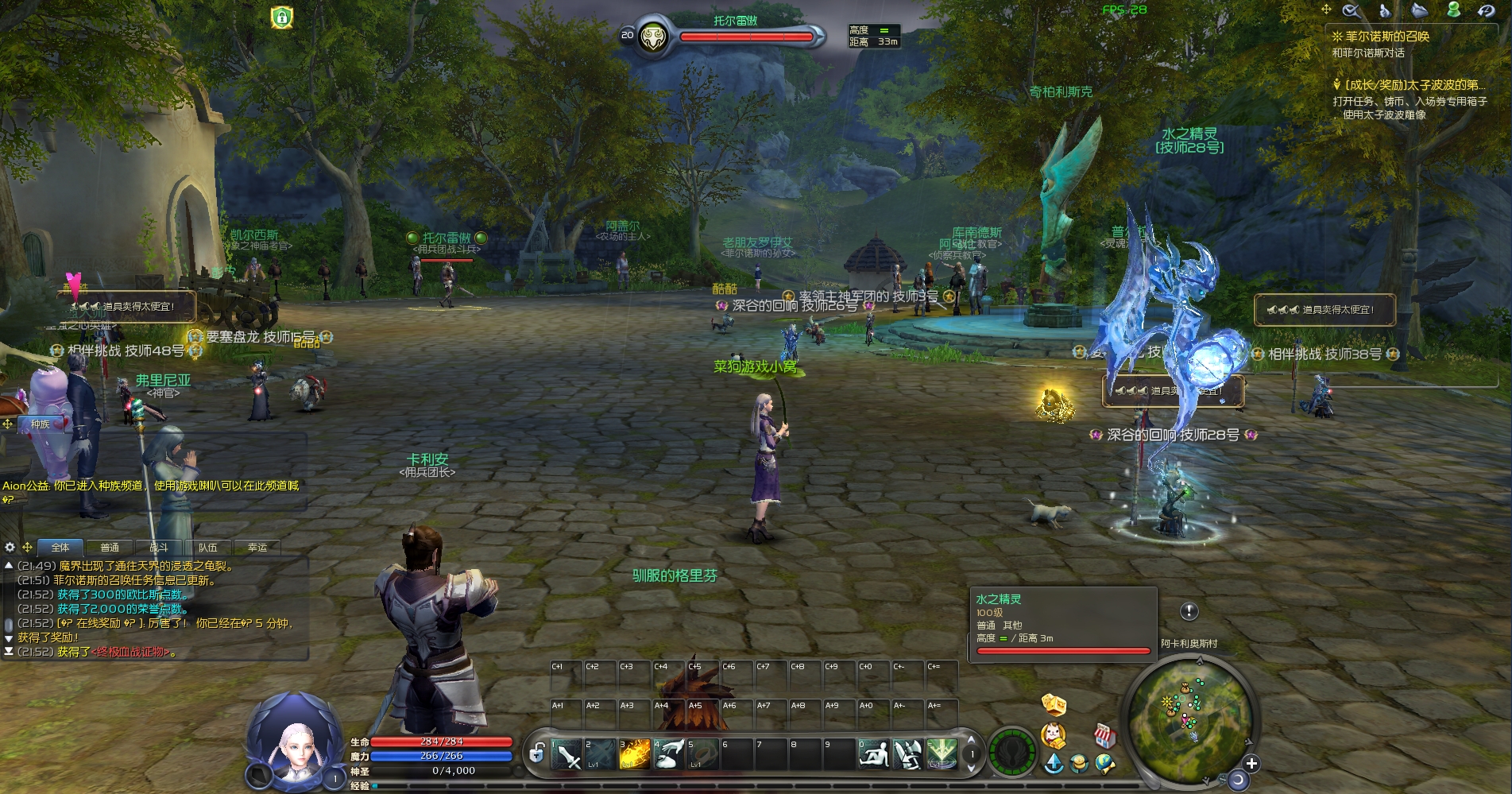Open the globe and scroll map icon

coord(1104,764)
